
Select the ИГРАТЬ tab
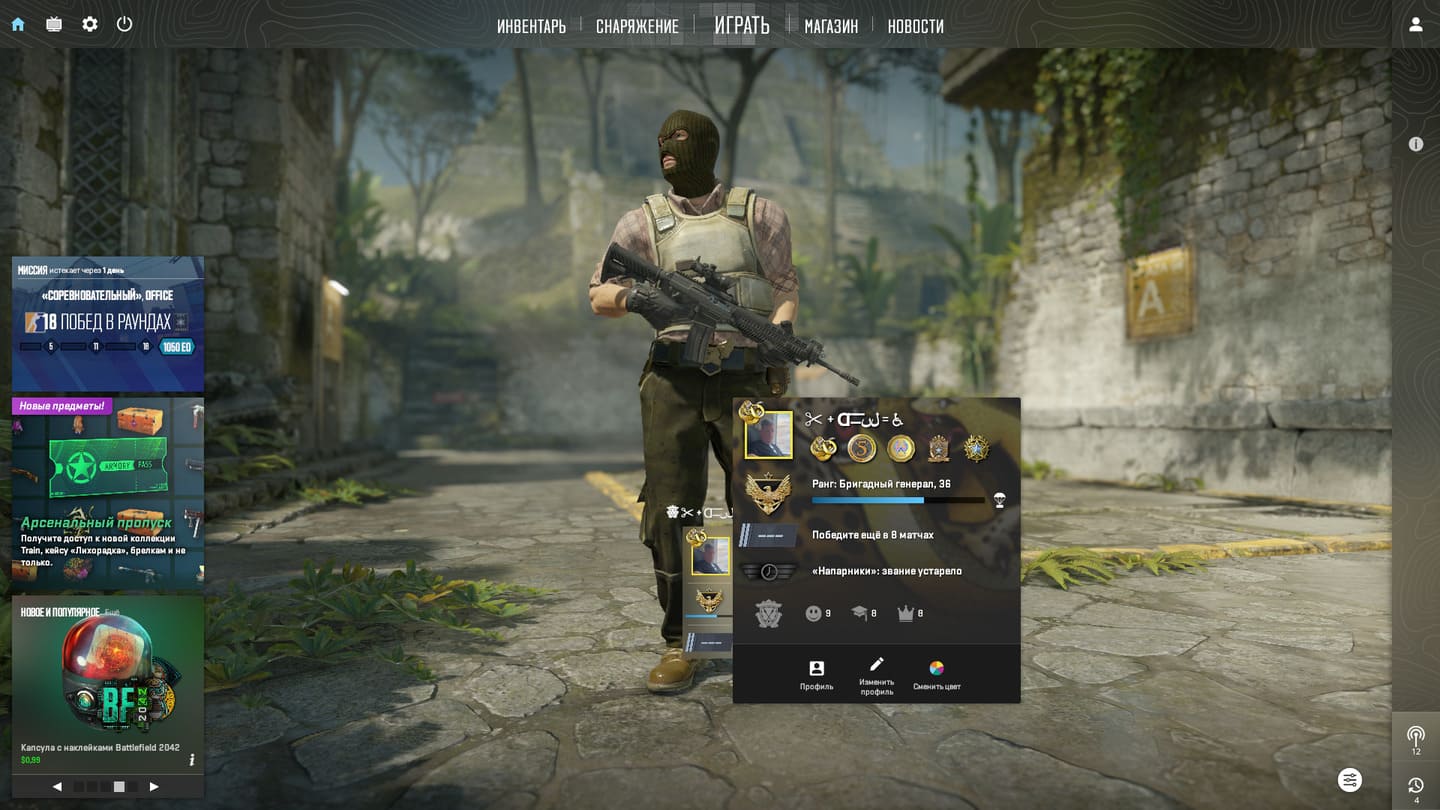[742, 26]
